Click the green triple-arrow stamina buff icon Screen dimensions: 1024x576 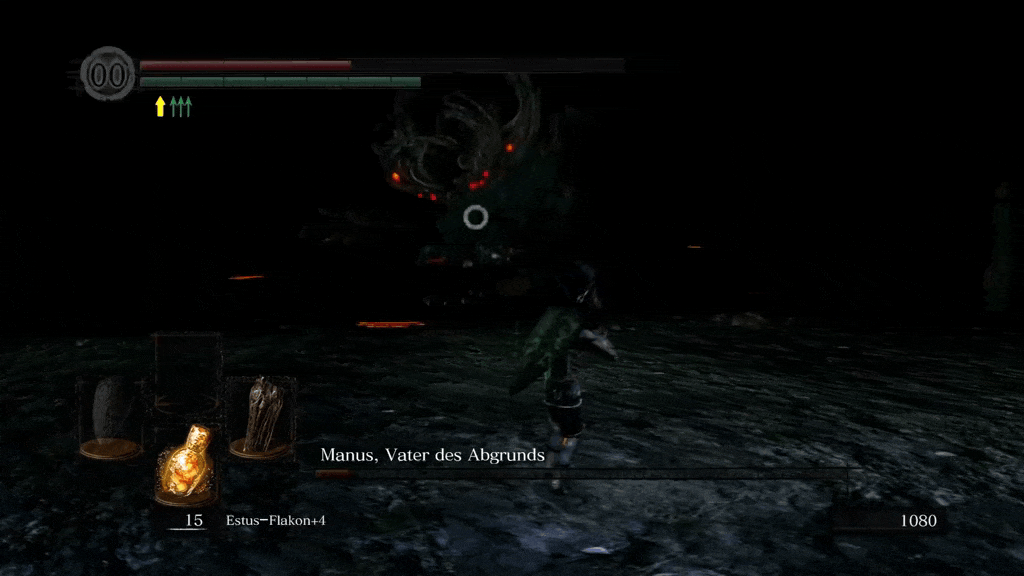pos(180,106)
